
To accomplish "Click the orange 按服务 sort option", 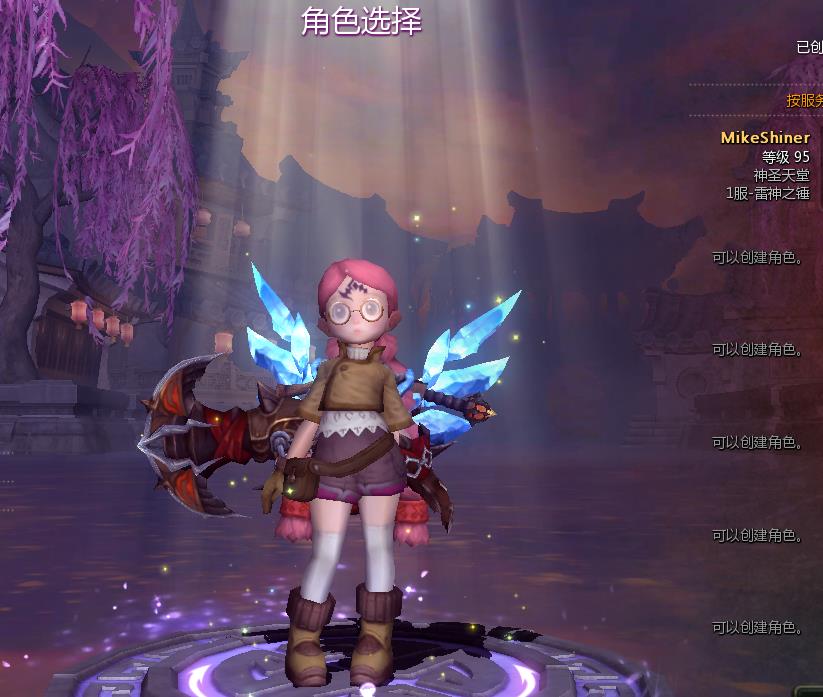I will (803, 100).
